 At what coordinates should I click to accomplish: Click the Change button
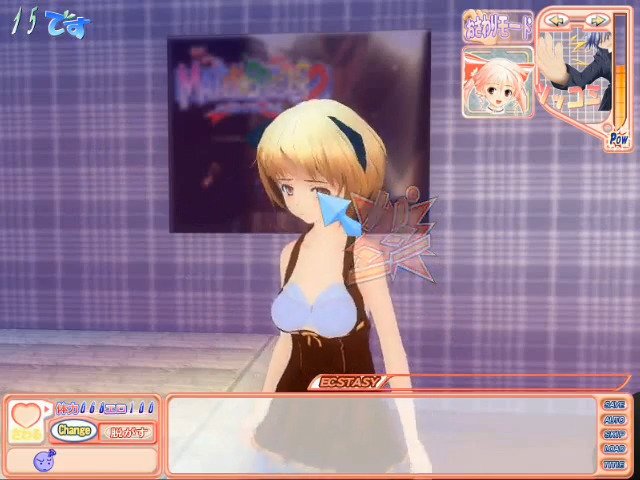74,431
